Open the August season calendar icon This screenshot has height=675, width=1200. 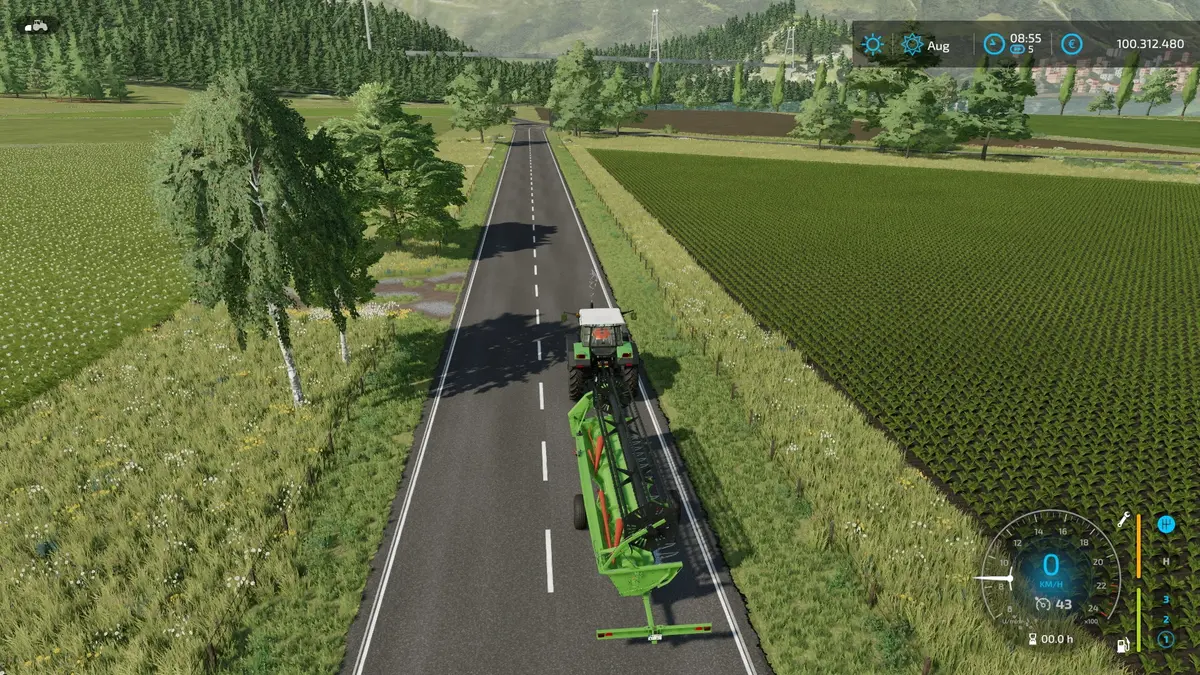912,44
